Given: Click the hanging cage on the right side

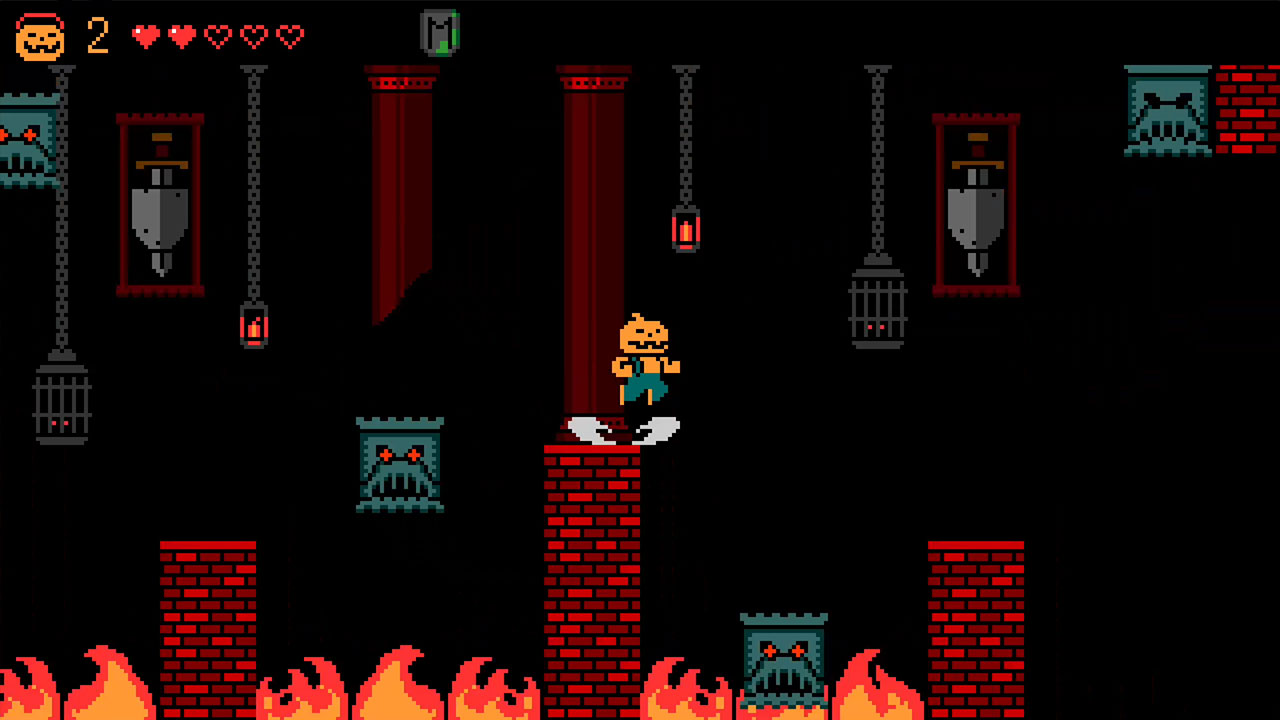Looking at the screenshot, I should coord(880,310).
